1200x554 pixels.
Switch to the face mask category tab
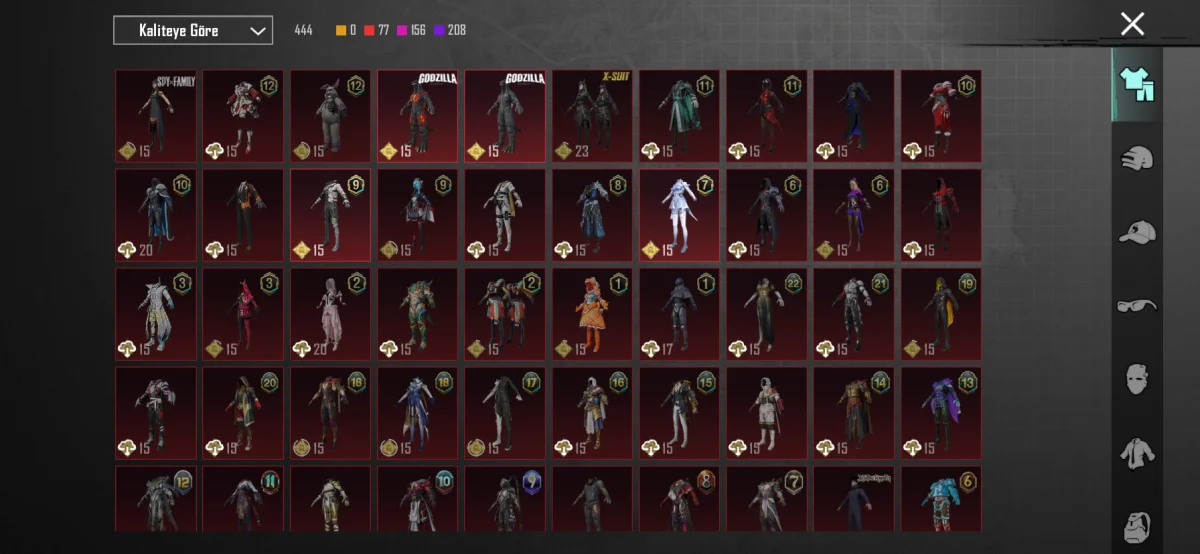1137,379
